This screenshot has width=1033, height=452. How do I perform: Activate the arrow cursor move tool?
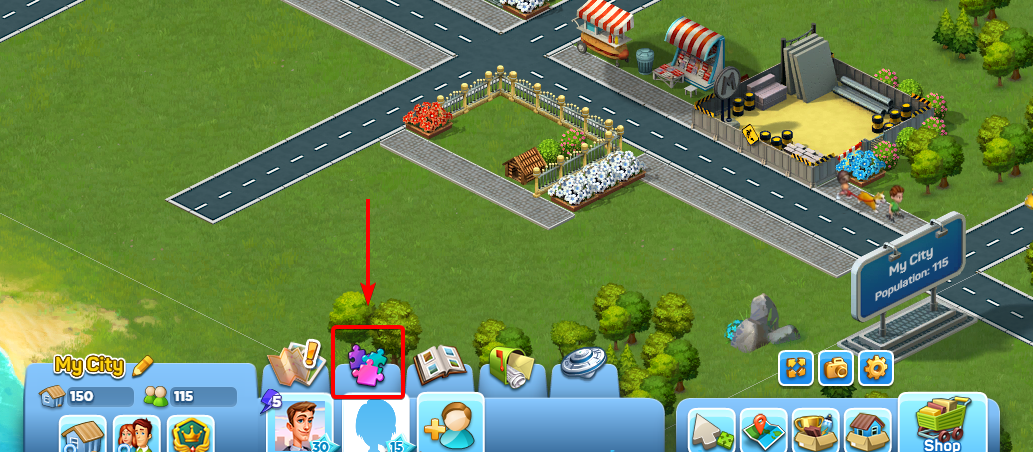711,432
